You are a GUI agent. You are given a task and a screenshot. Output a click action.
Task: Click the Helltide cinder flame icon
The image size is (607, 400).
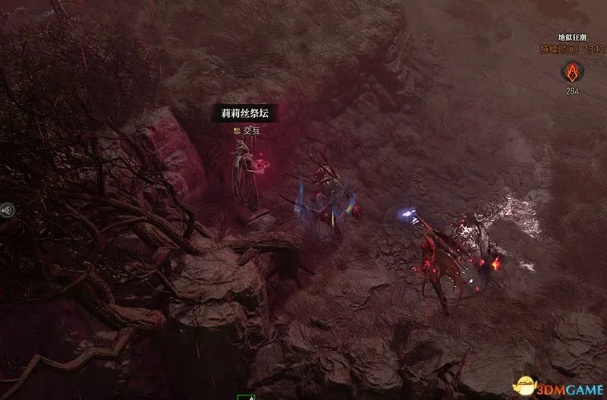pyautogui.click(x=572, y=71)
